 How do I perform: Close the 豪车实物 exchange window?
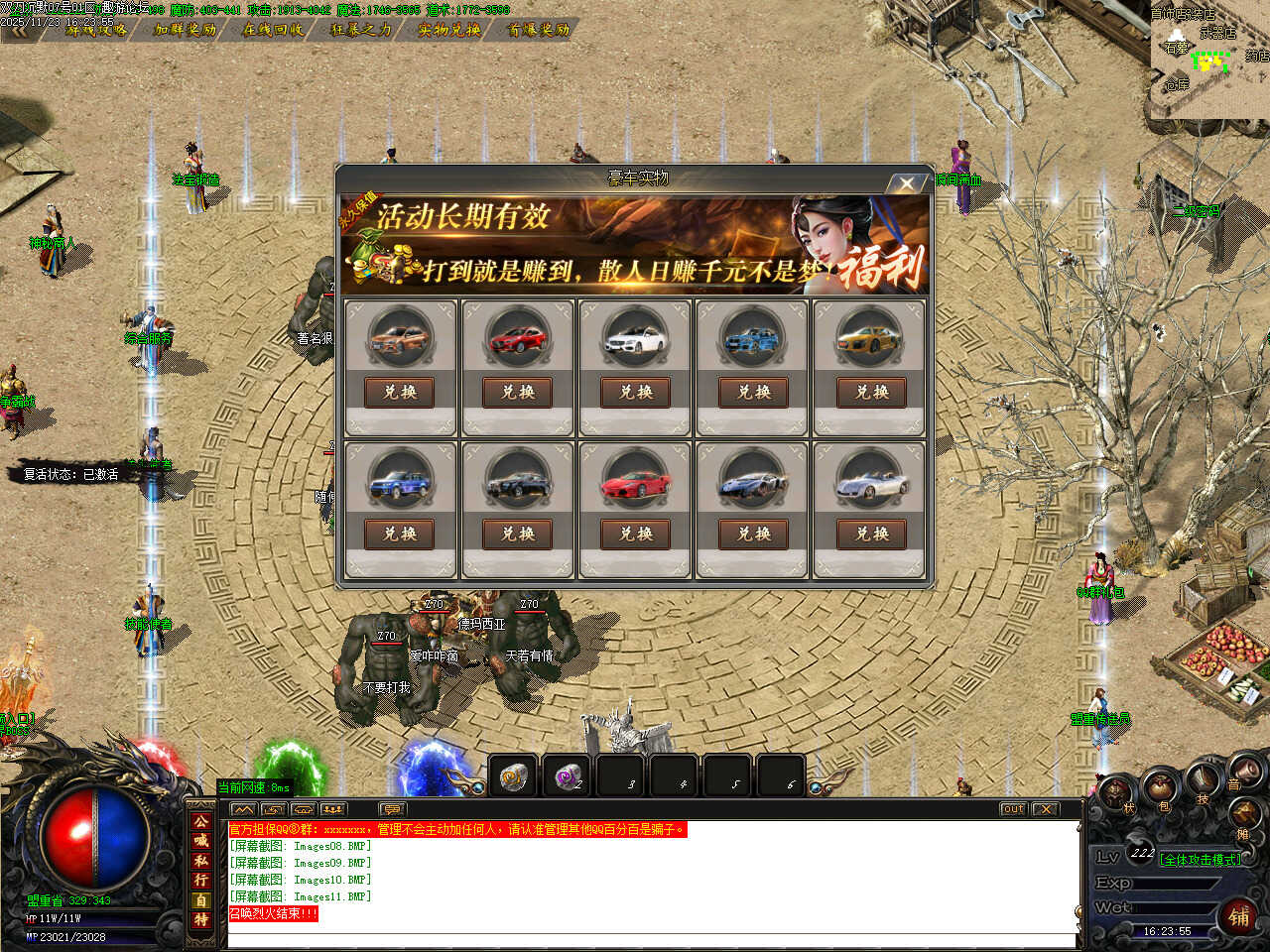pyautogui.click(x=906, y=183)
